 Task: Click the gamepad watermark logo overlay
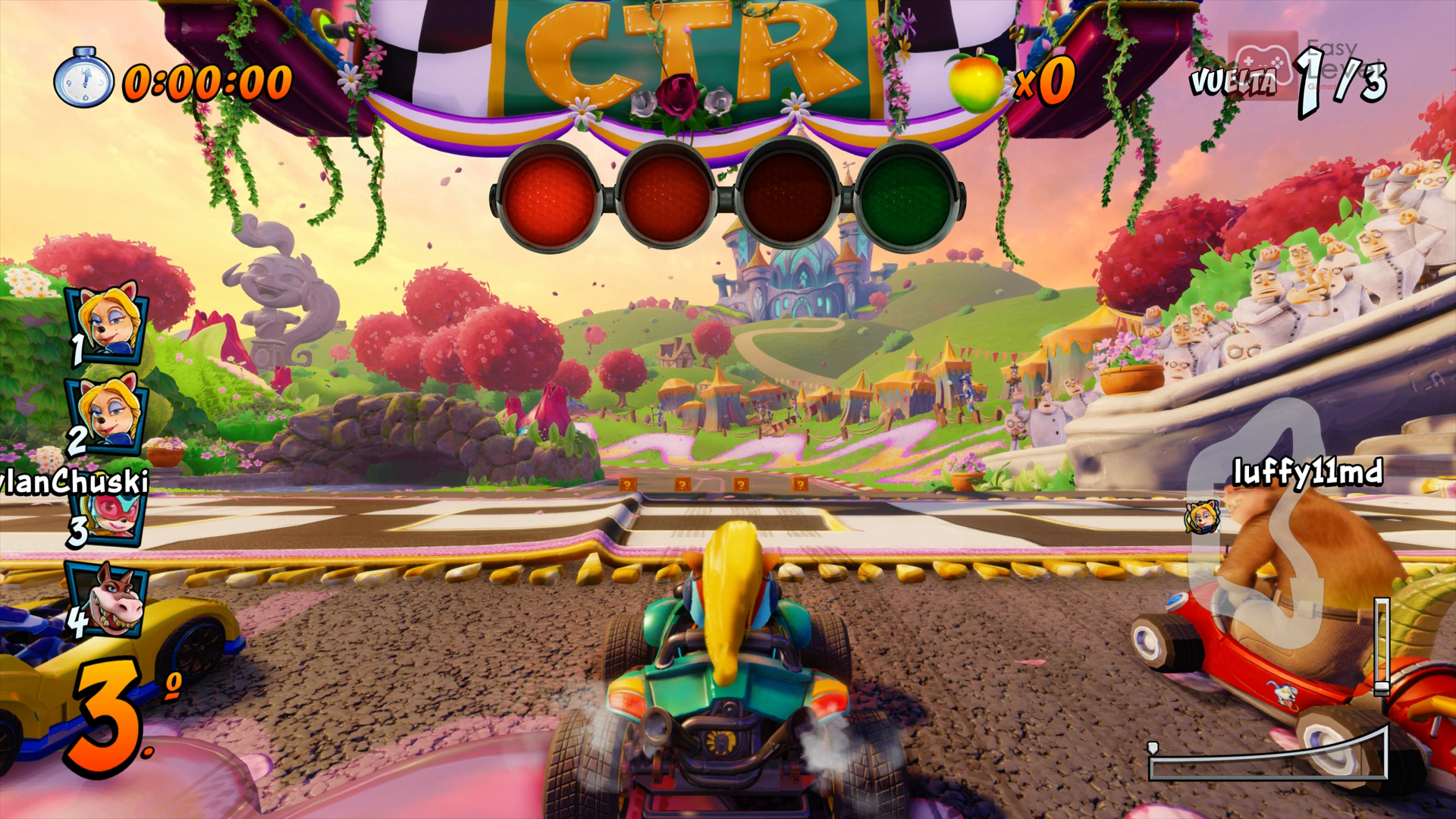tap(1263, 62)
